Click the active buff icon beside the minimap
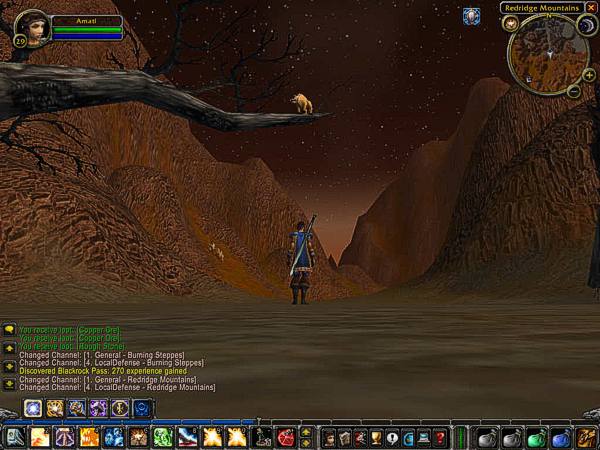 click(471, 16)
